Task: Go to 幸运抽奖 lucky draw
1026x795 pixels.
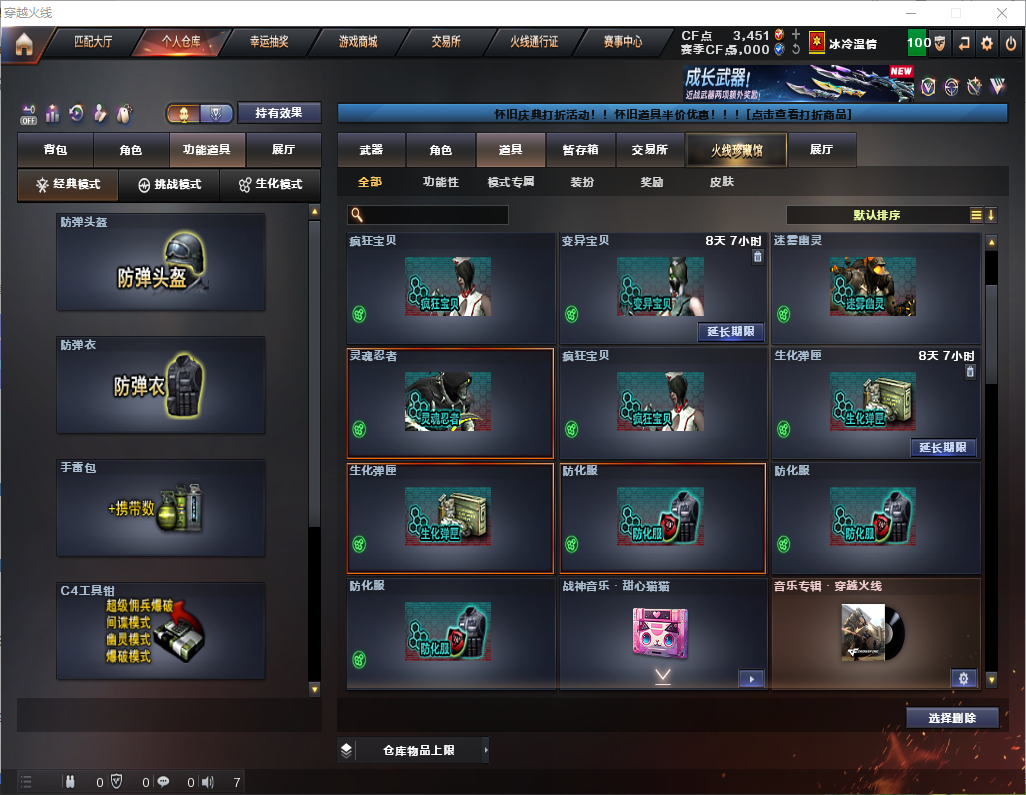Action: (x=268, y=42)
